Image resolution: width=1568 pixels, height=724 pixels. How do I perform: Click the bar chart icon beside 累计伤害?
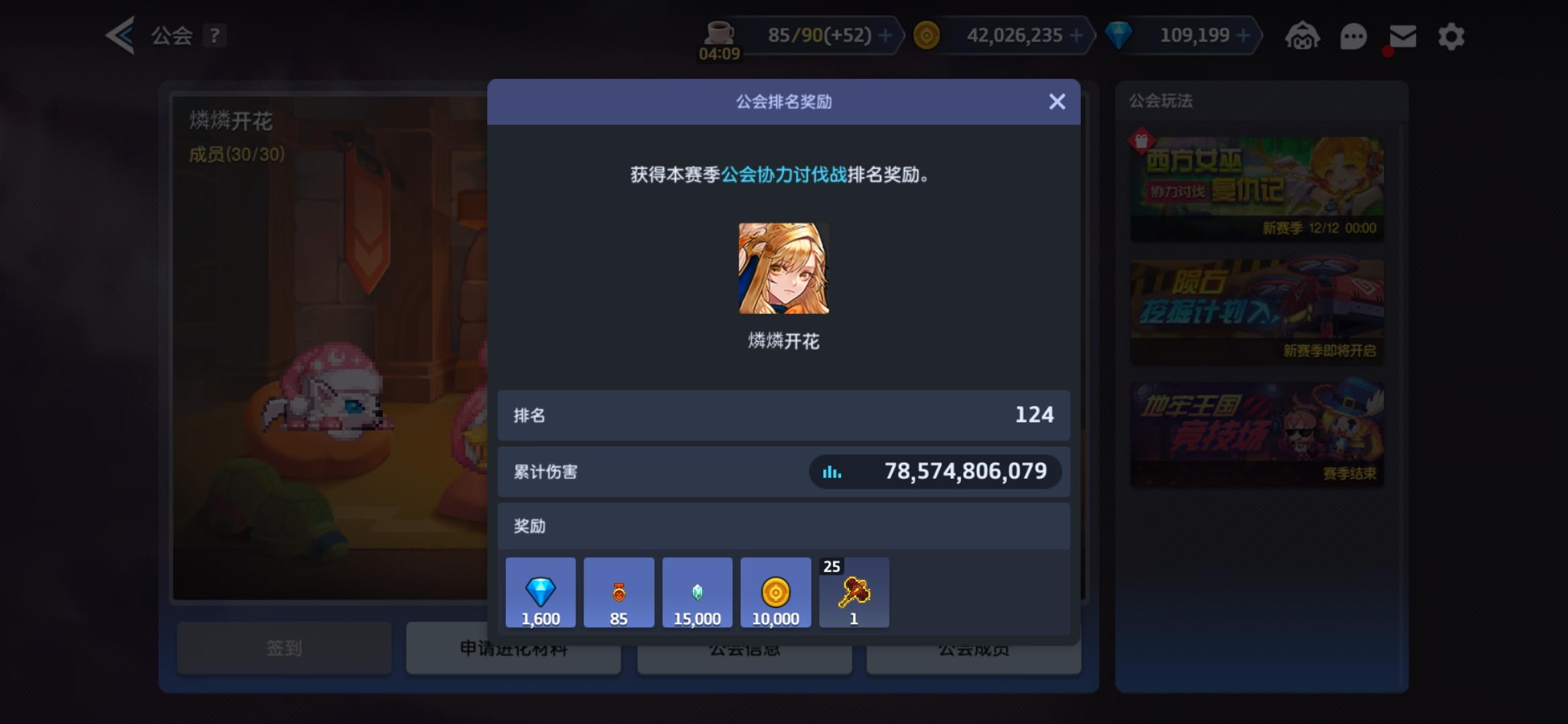832,471
